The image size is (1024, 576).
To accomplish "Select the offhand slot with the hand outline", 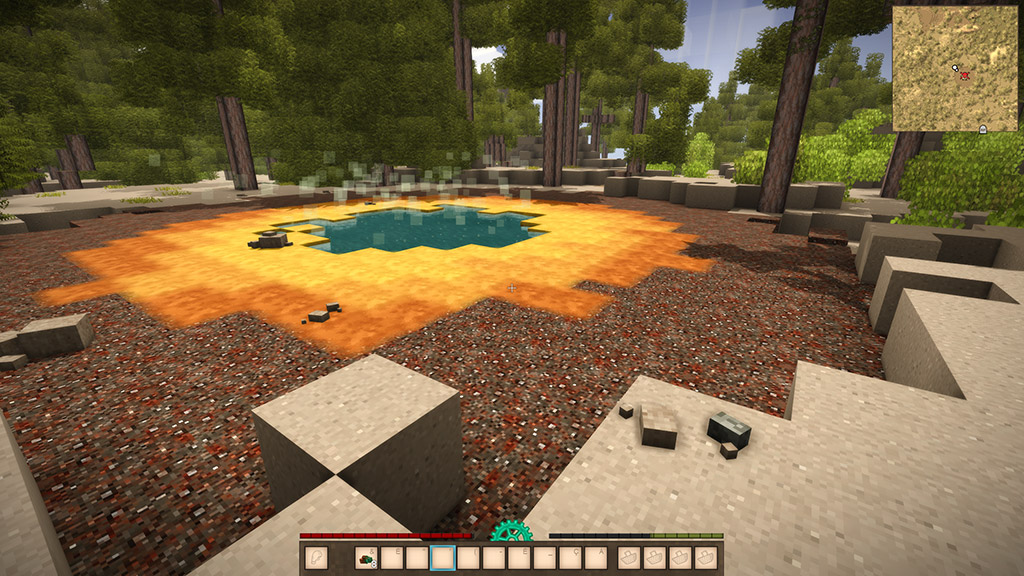I will [x=317, y=558].
